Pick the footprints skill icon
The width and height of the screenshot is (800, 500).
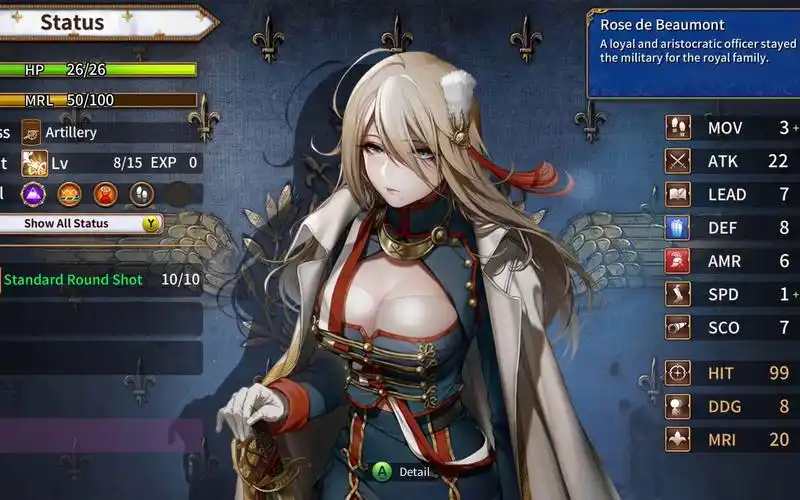pos(141,193)
